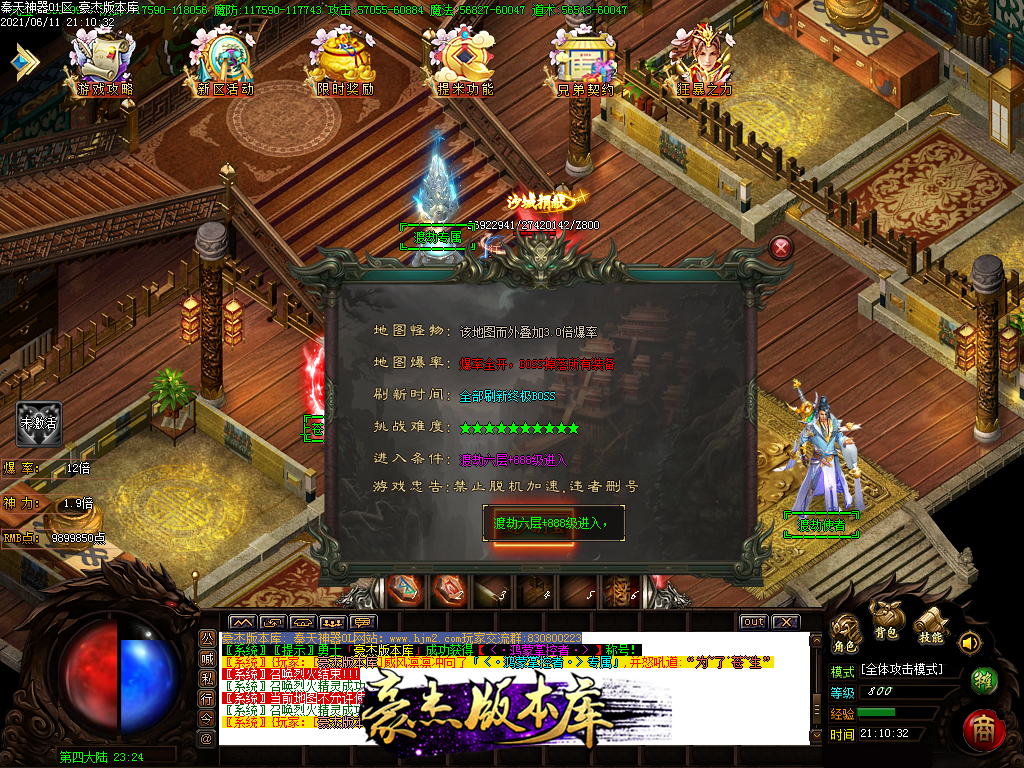This screenshot has width=1024, height=768.
Task: Collapse the top icon bar with the arrow
Action: point(22,62)
